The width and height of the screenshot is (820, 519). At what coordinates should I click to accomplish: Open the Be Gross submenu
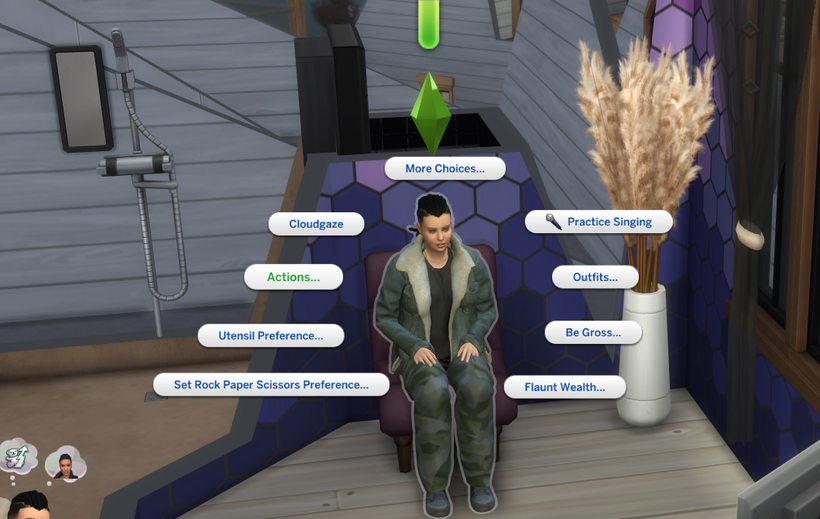[x=593, y=332]
